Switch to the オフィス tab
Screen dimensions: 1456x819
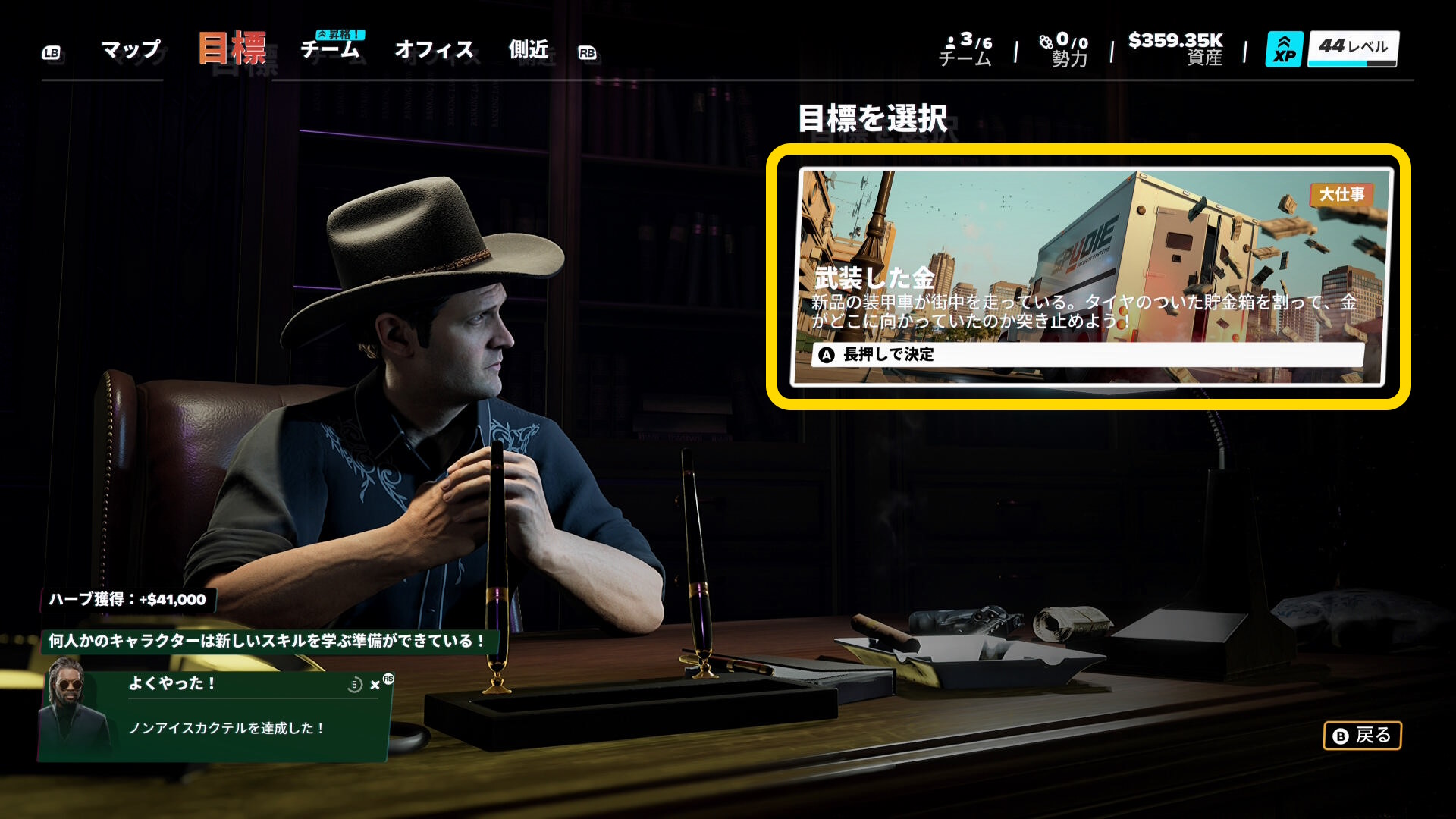[434, 50]
